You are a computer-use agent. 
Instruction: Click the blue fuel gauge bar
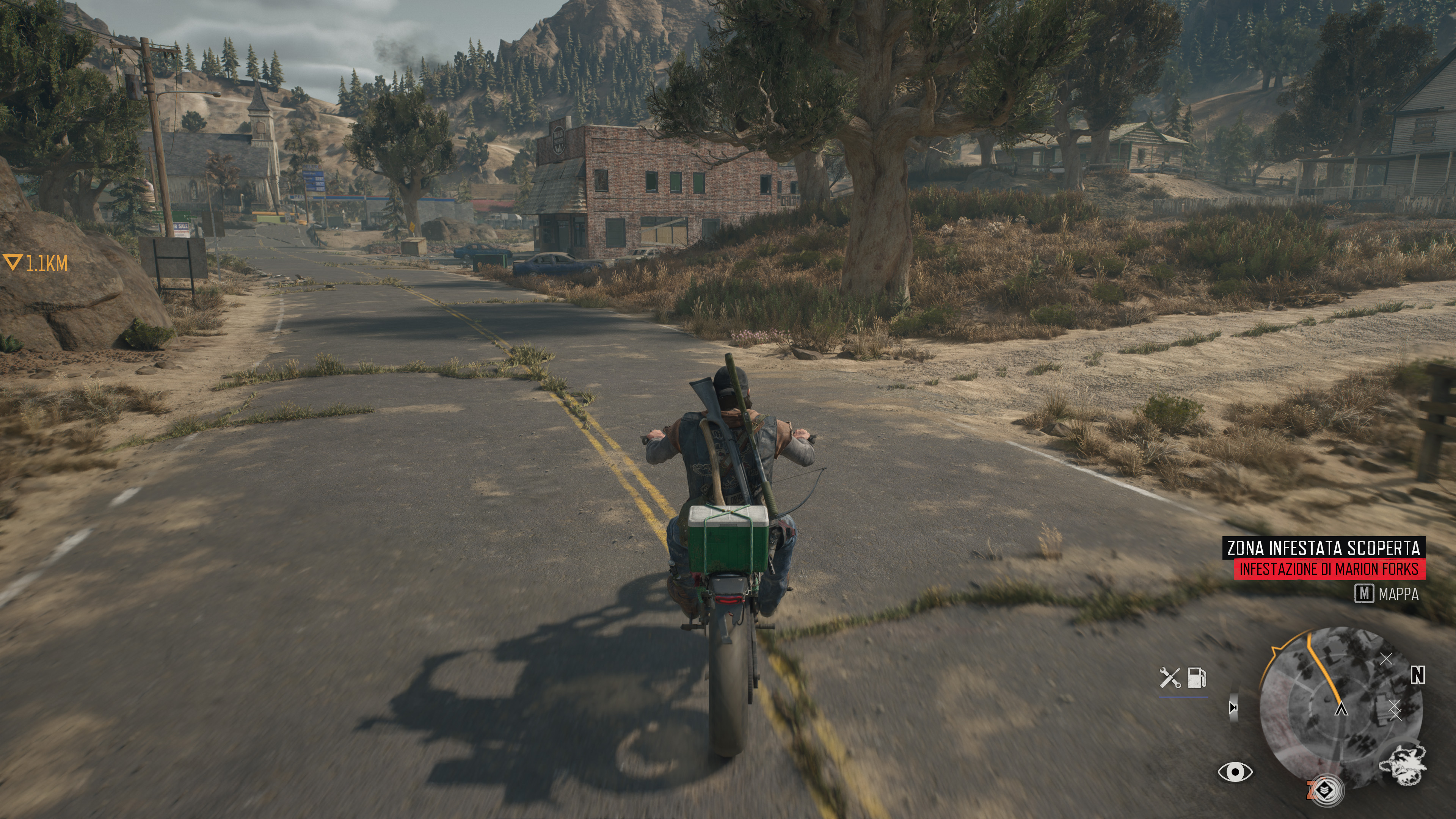(1183, 697)
